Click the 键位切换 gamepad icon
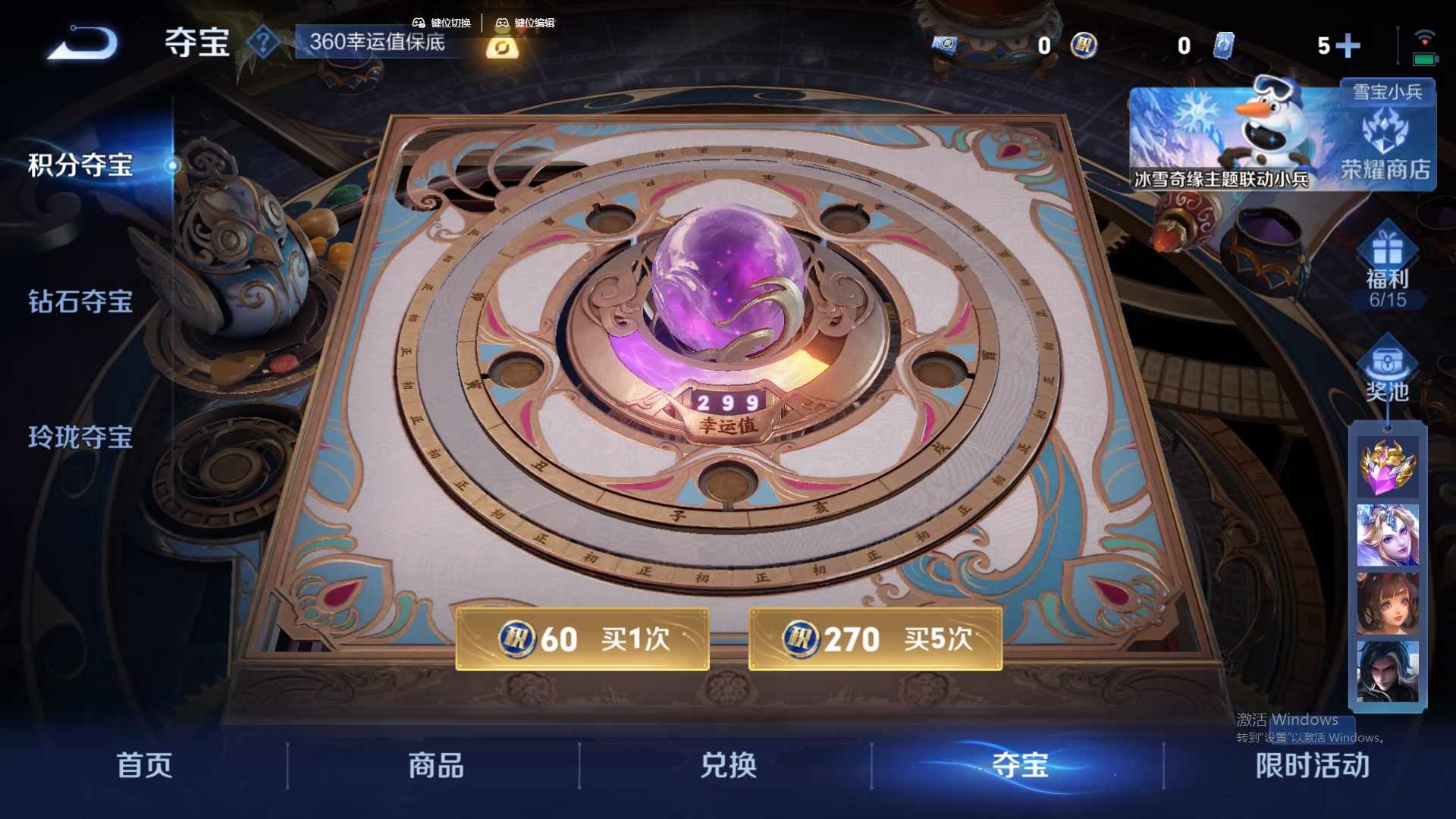 (x=417, y=23)
